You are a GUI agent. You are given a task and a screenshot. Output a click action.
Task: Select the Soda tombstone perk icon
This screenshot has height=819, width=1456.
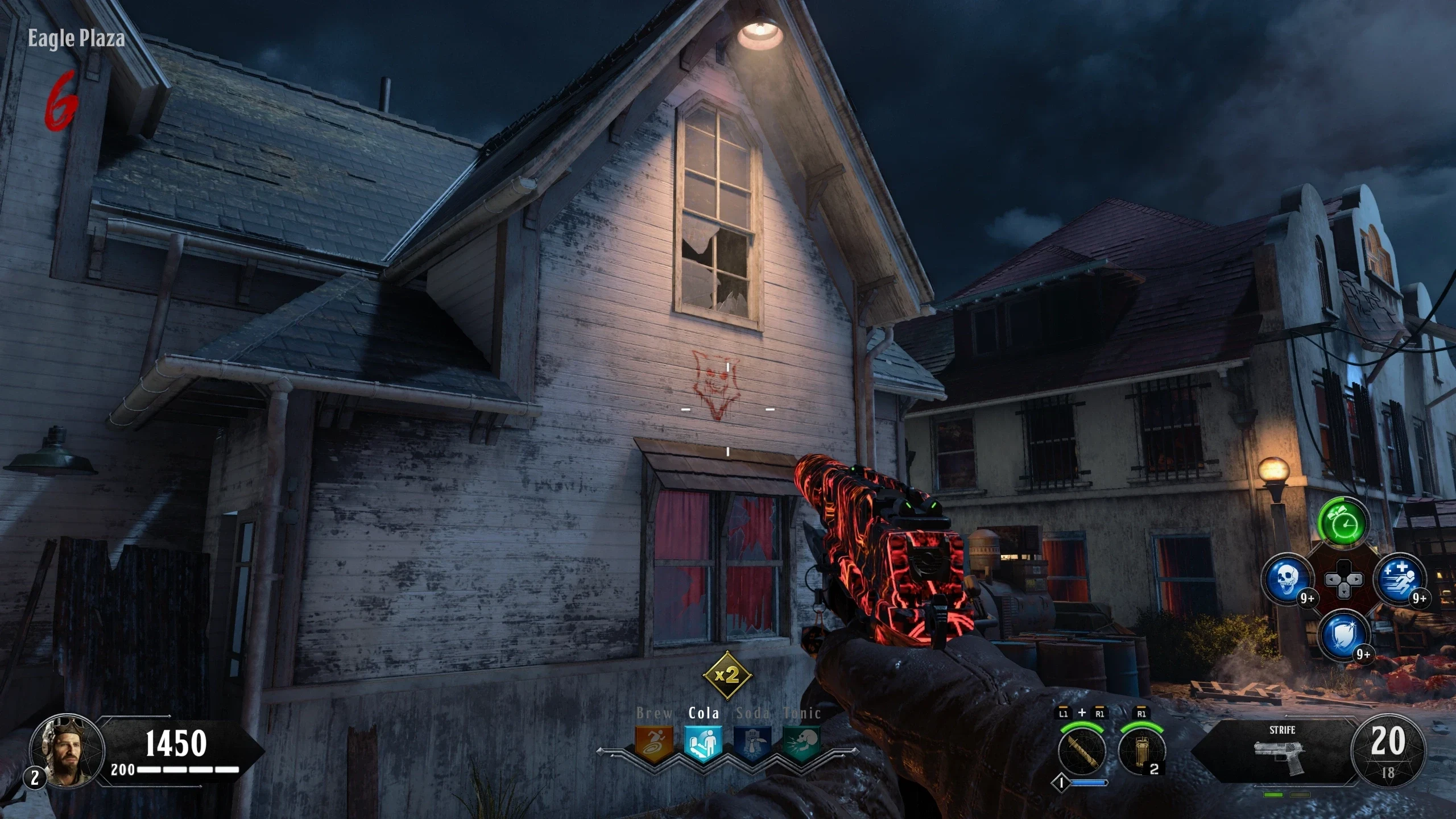click(x=752, y=743)
